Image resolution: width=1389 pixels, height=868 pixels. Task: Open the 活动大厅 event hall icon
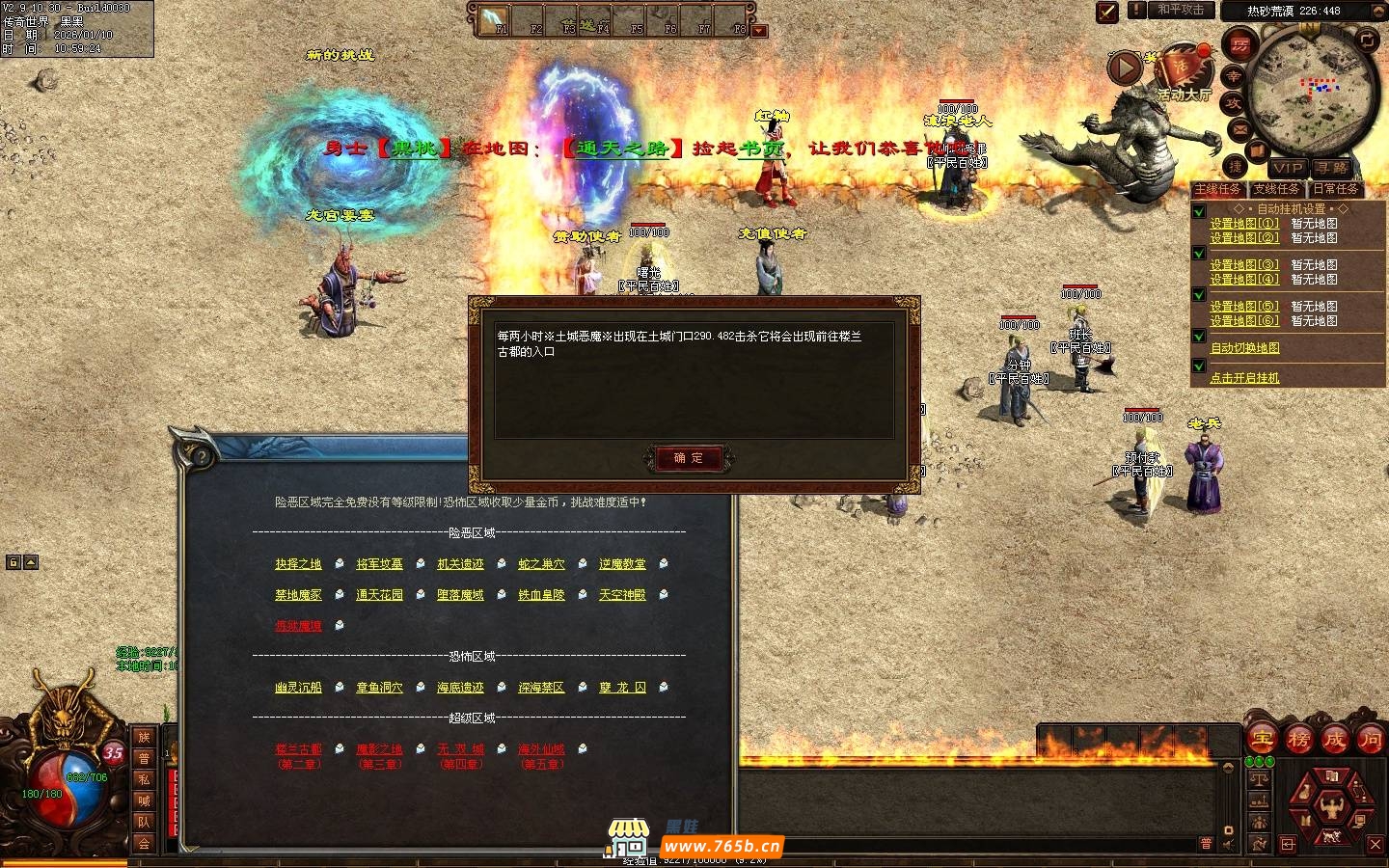[x=1184, y=75]
